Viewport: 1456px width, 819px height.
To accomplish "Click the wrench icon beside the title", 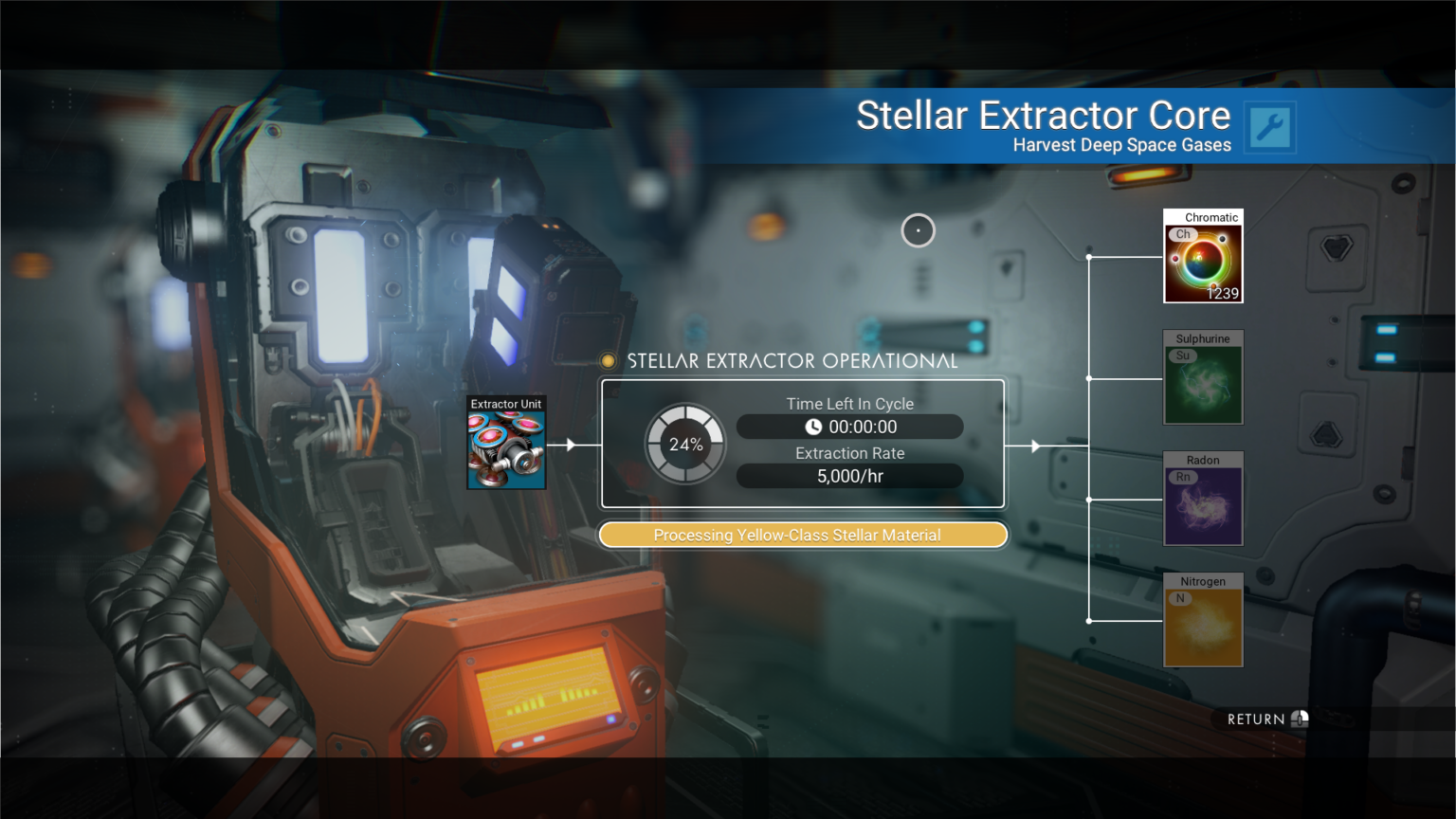I will coord(1270,127).
